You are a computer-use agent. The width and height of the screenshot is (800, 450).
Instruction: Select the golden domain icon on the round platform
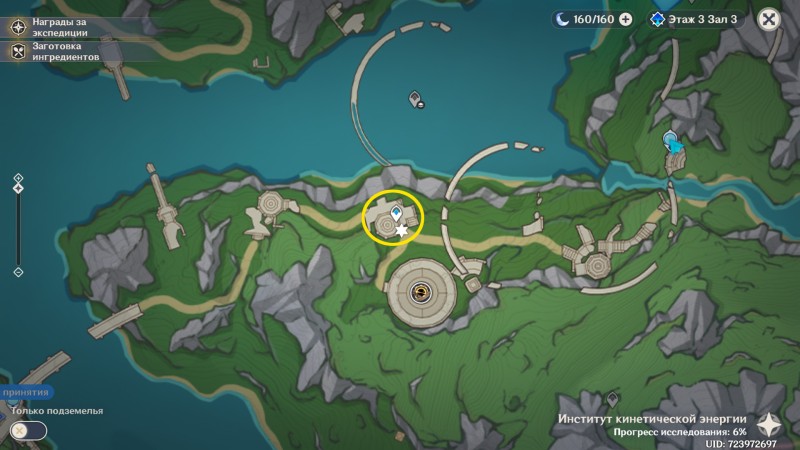click(423, 291)
